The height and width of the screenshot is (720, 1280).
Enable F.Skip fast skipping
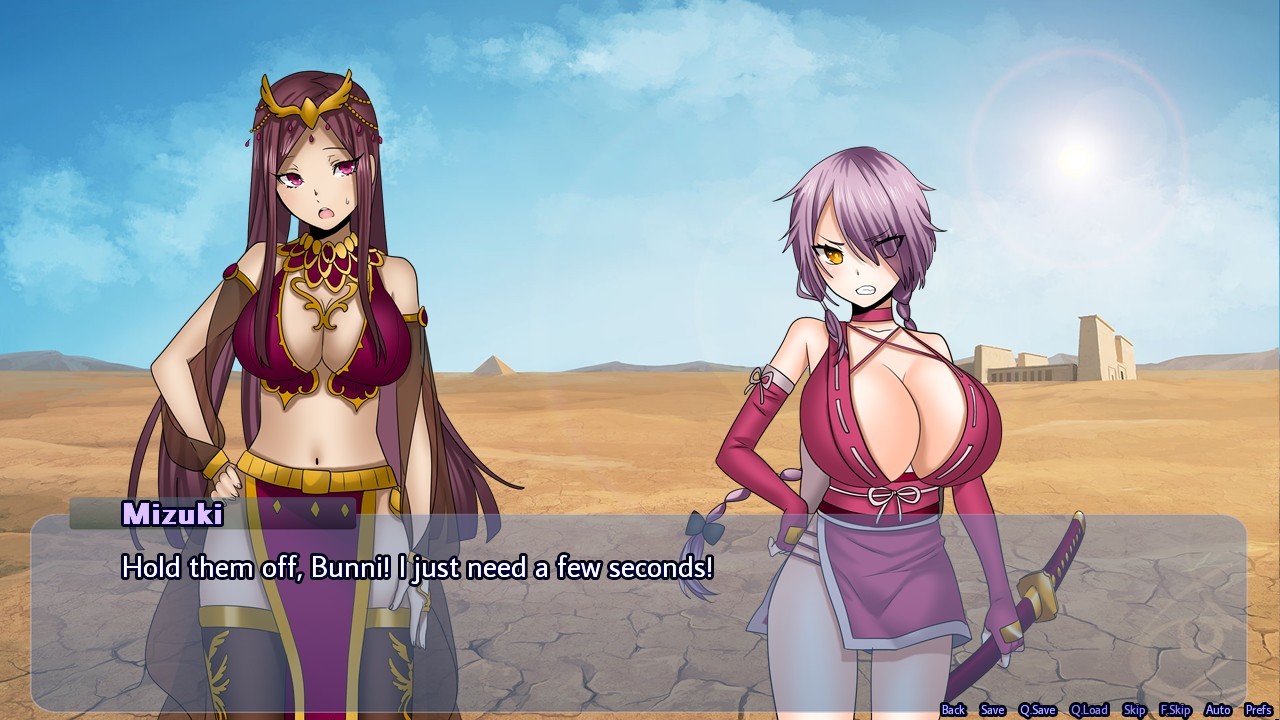click(1176, 709)
